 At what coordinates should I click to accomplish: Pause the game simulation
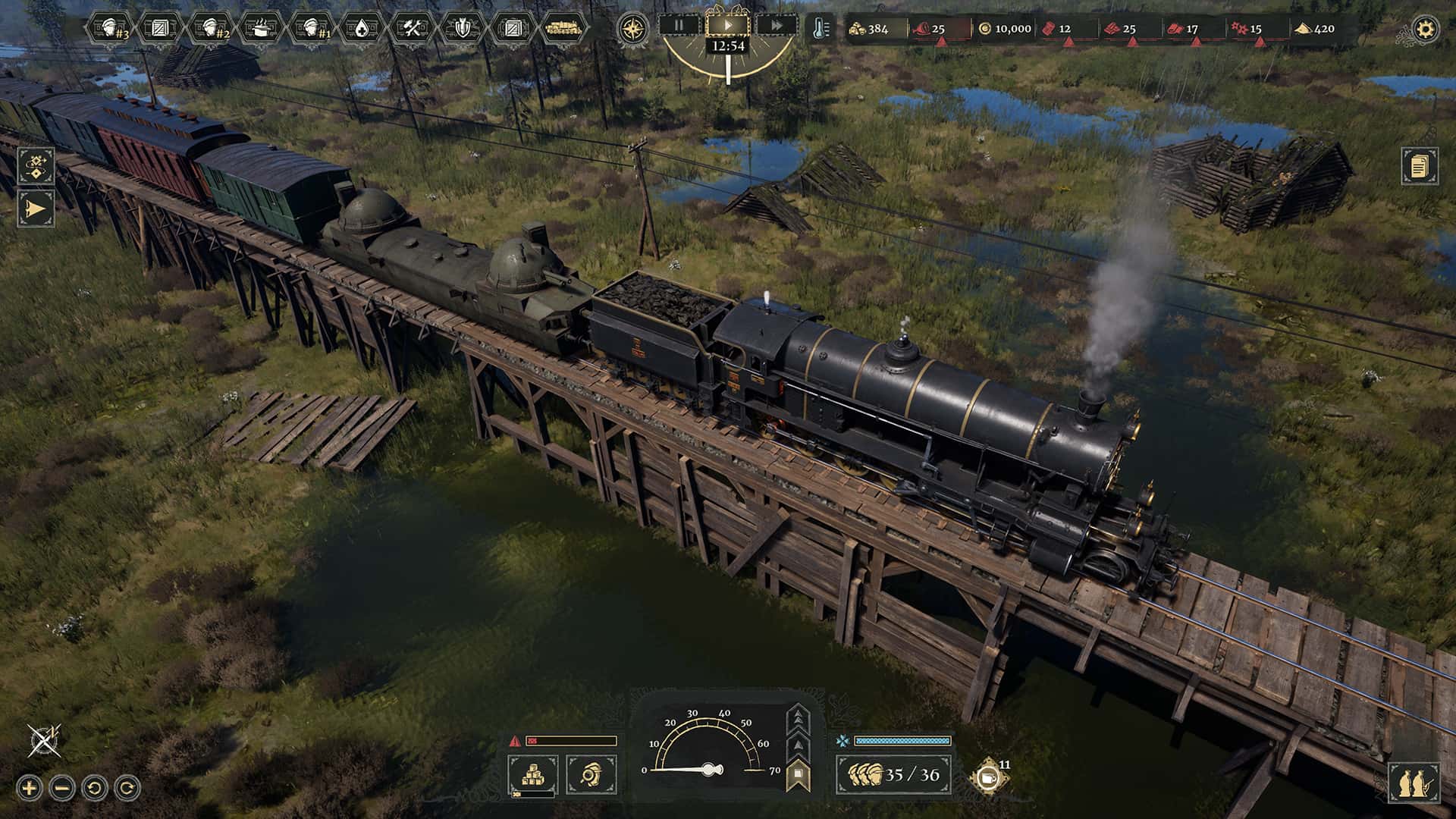click(680, 25)
